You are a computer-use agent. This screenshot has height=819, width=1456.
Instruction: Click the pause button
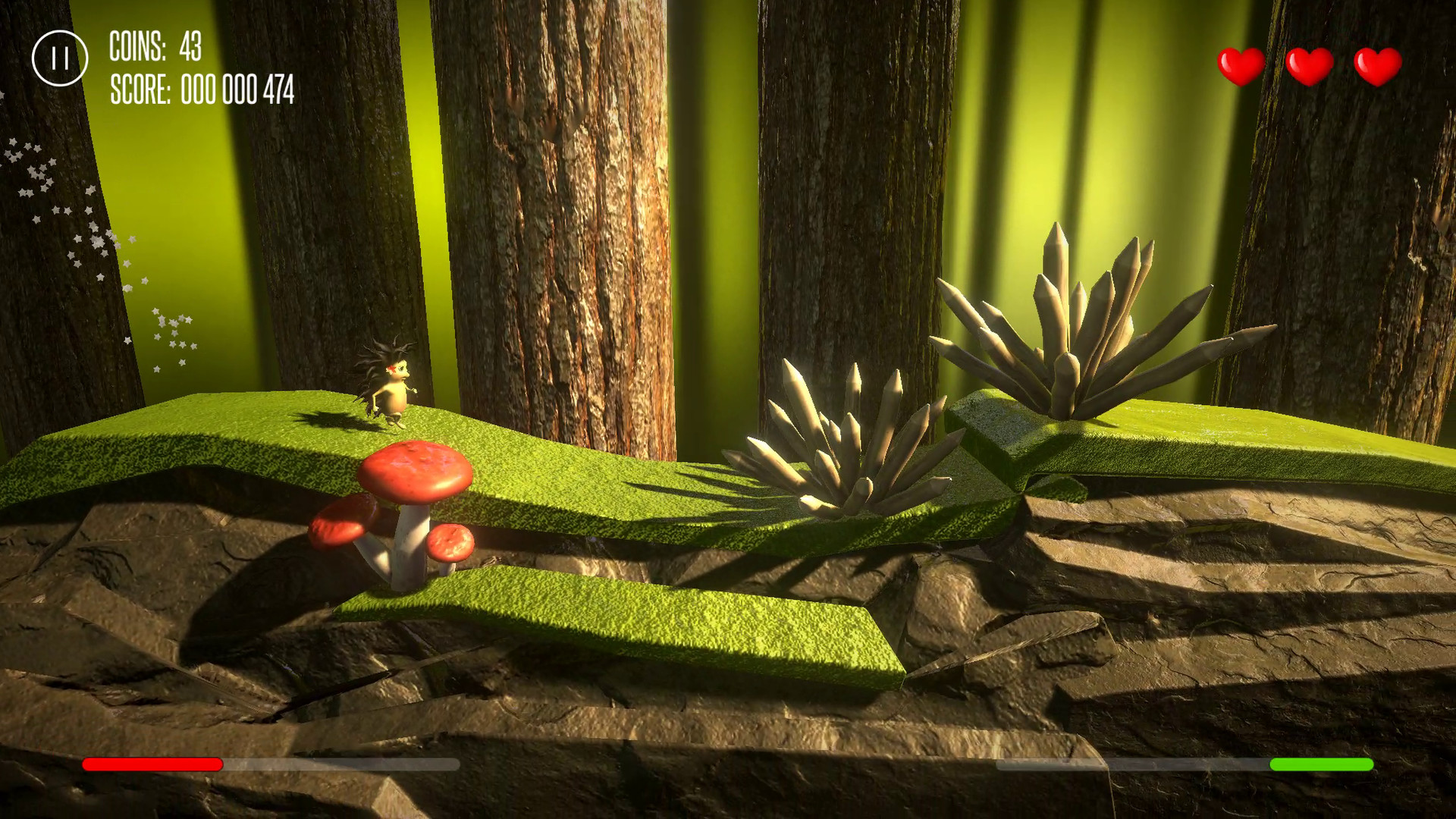(61, 58)
